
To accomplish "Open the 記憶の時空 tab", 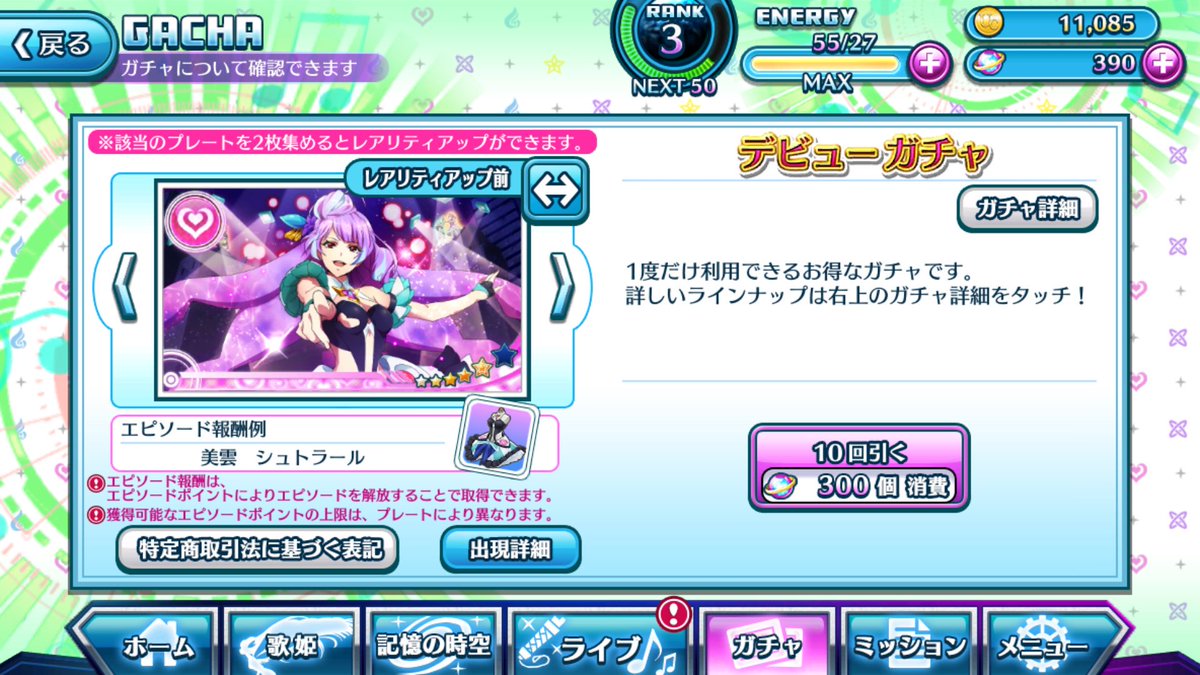I will pyautogui.click(x=434, y=646).
